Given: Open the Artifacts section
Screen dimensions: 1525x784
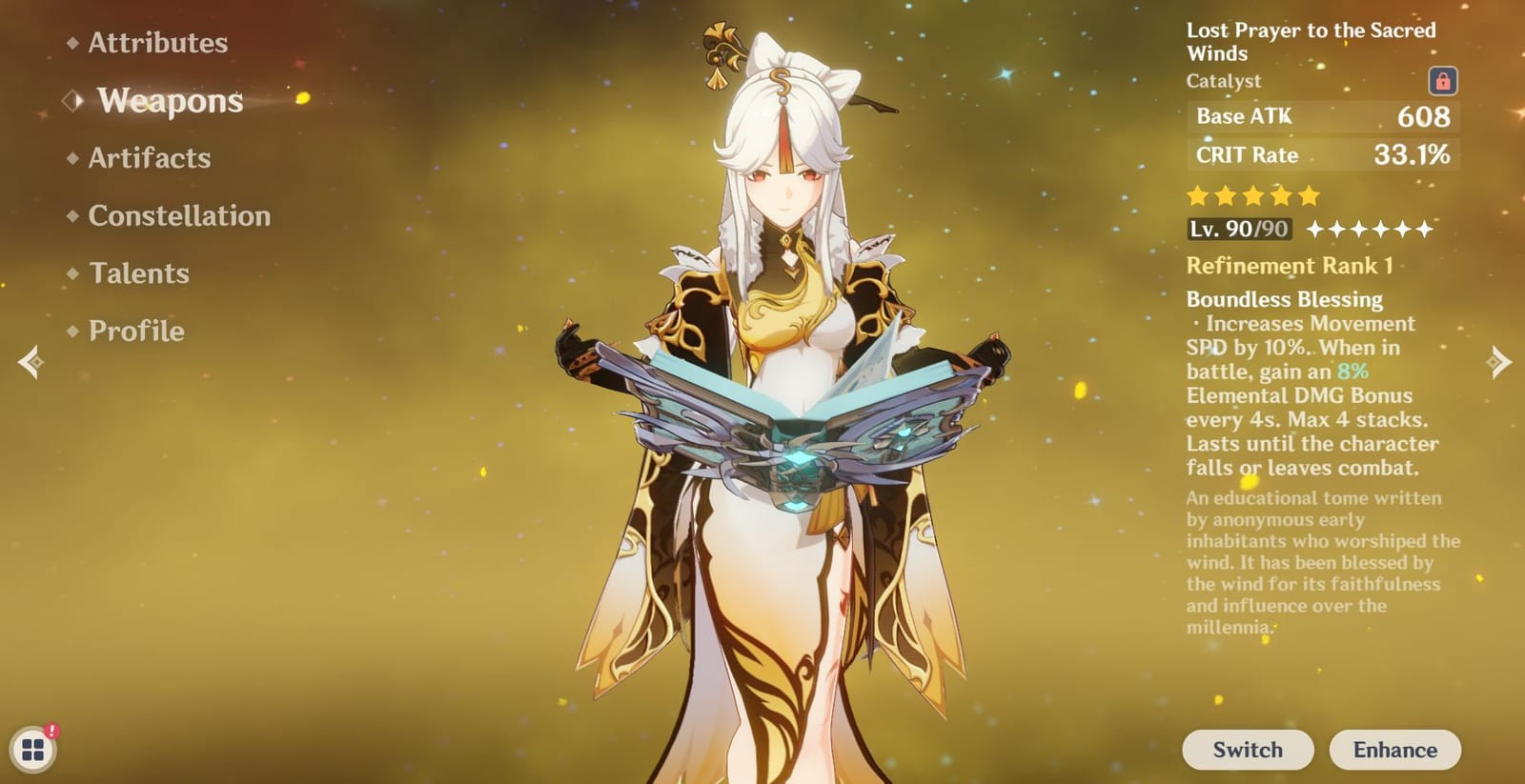Looking at the screenshot, I should (149, 158).
